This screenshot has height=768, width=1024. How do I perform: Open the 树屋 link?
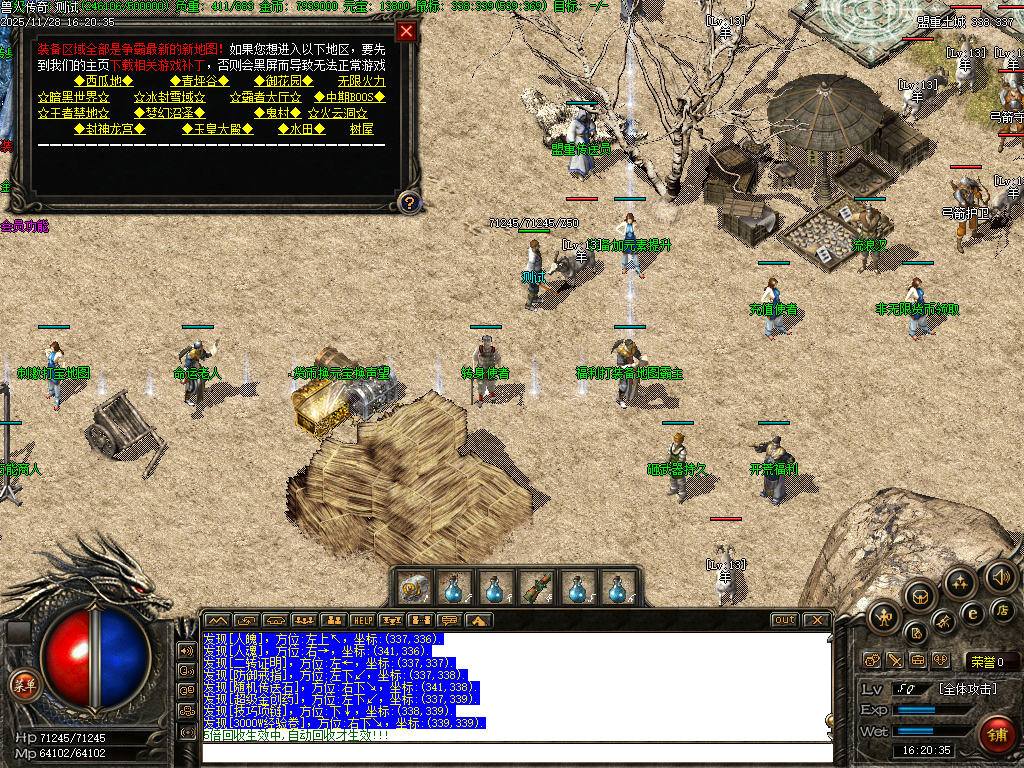361,129
